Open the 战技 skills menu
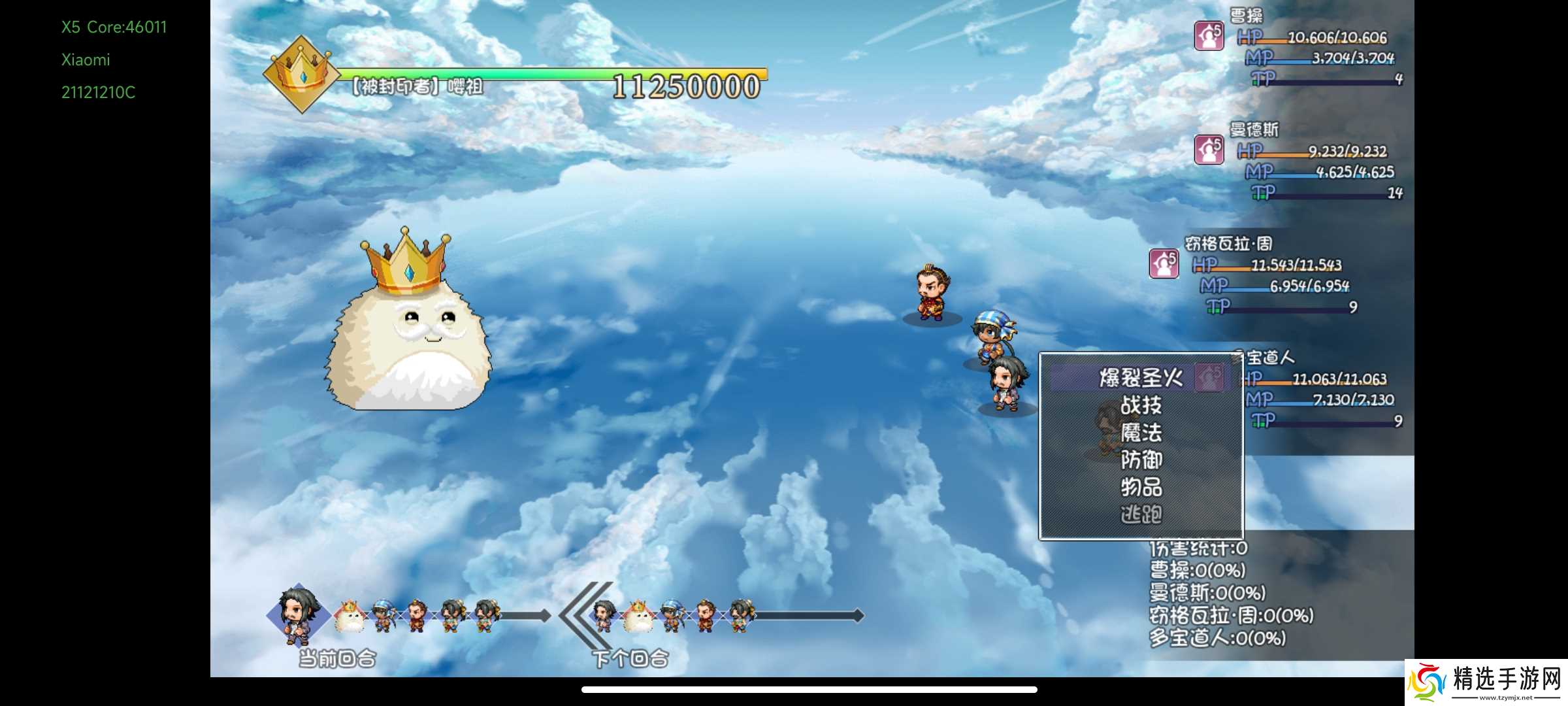Image resolution: width=1568 pixels, height=706 pixels. [1141, 405]
